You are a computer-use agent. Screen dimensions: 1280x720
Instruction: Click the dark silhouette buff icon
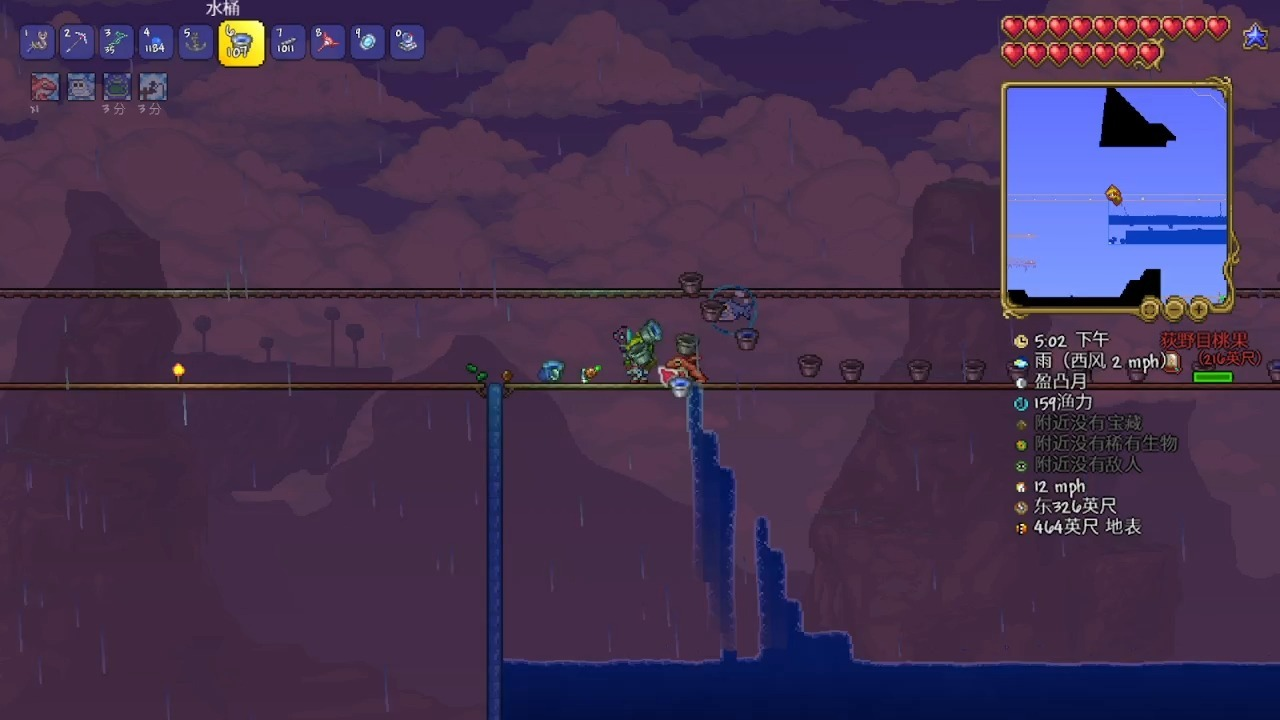153,87
